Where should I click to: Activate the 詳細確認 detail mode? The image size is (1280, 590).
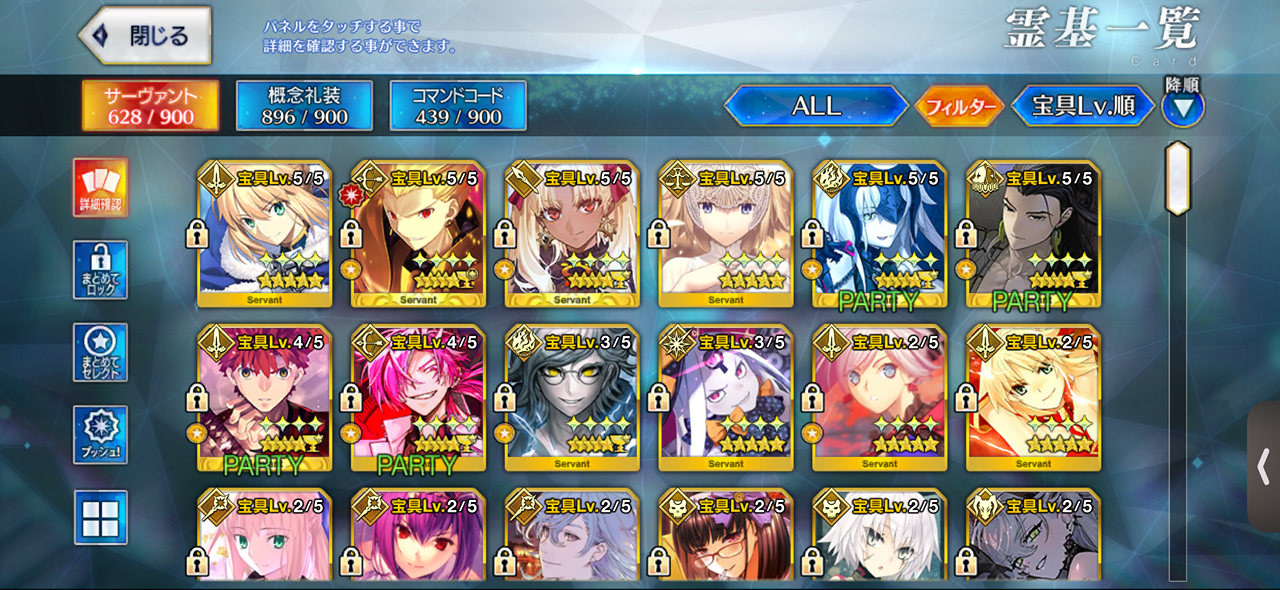point(100,188)
